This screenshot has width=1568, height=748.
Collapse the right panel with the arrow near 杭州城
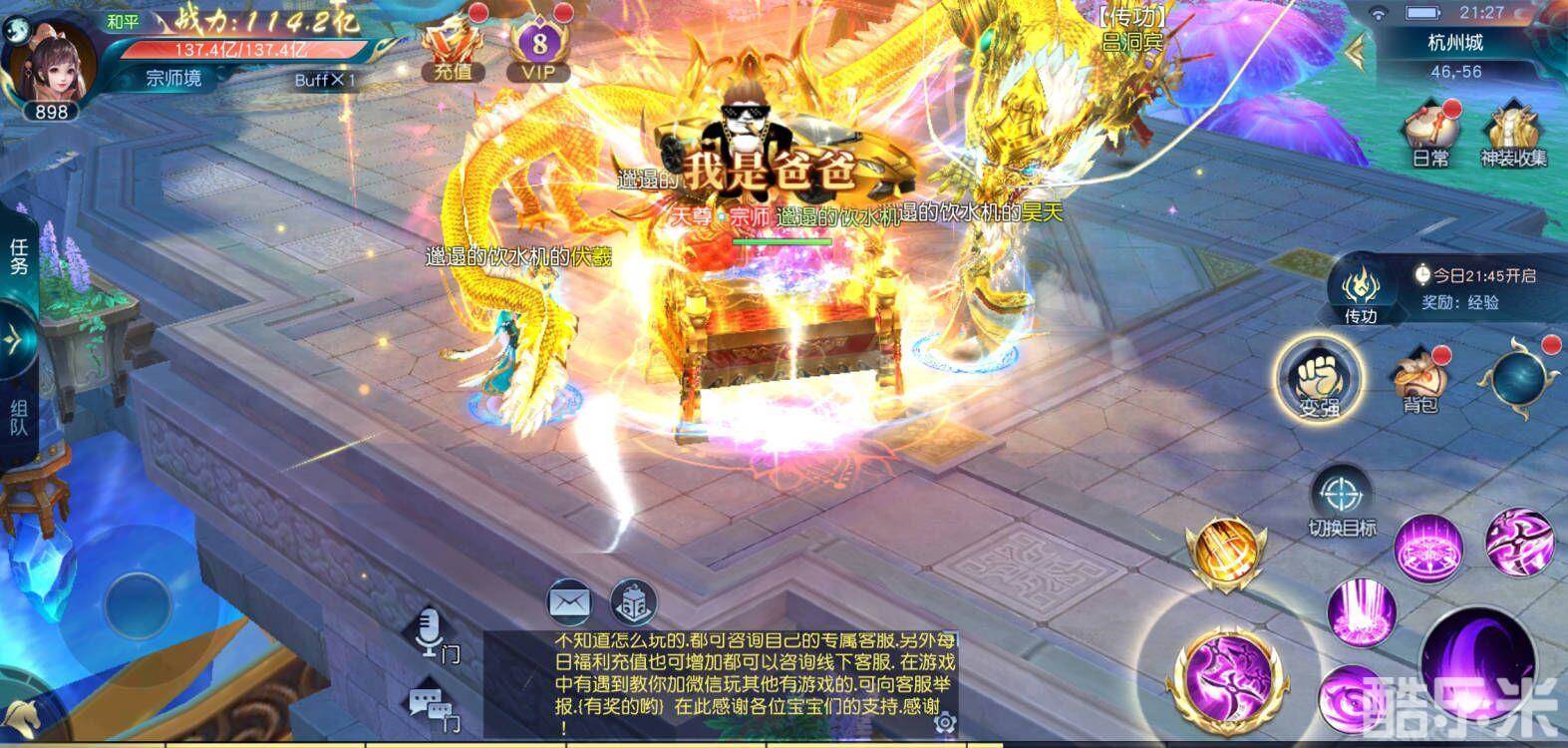pyautogui.click(x=1356, y=50)
